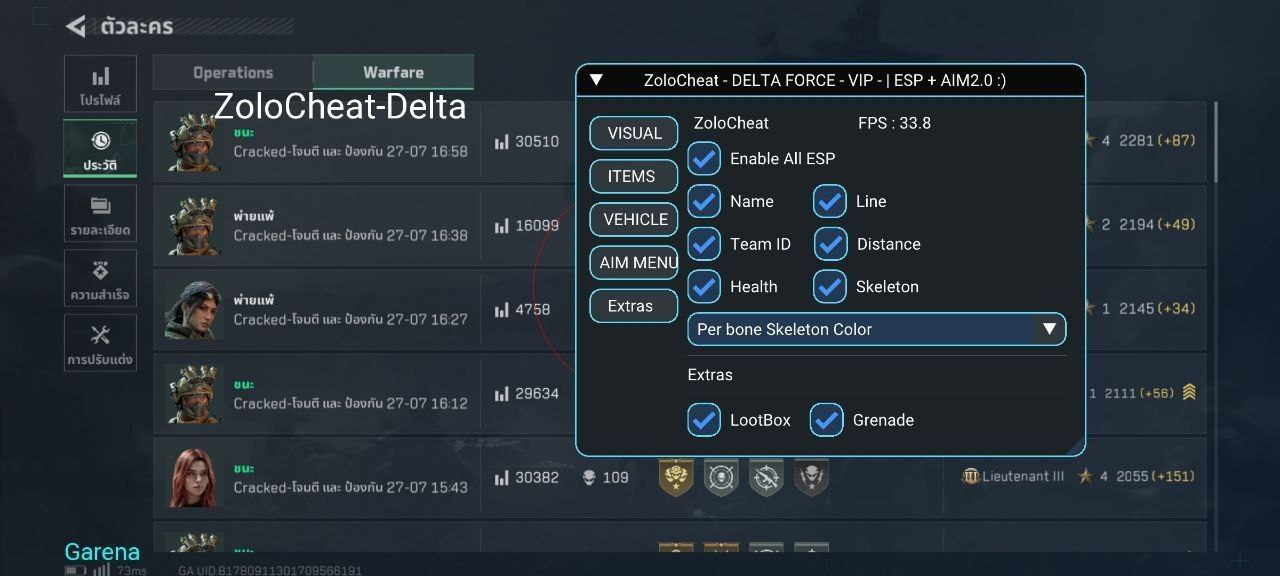Switch to the Operations tab
The width and height of the screenshot is (1280, 576).
233,72
